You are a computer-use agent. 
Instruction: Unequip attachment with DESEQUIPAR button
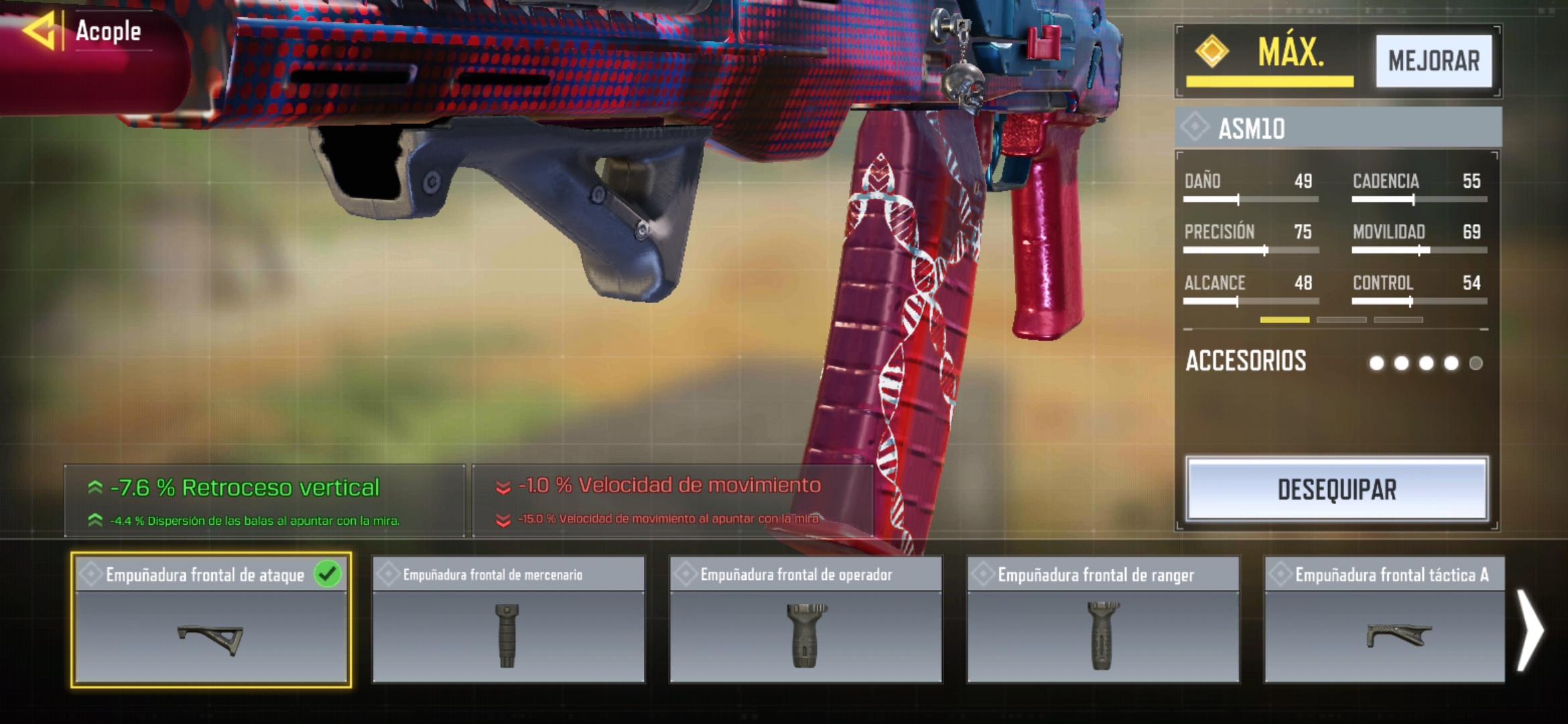[1337, 489]
